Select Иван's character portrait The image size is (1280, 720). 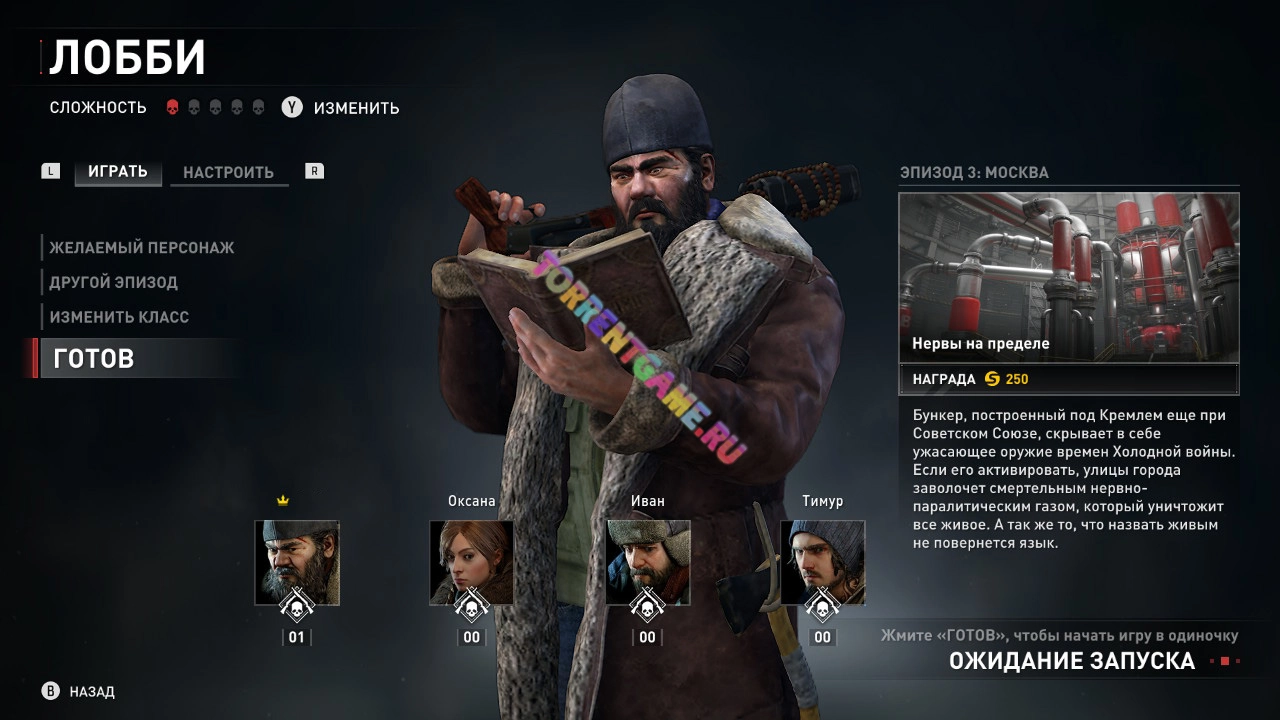point(647,562)
